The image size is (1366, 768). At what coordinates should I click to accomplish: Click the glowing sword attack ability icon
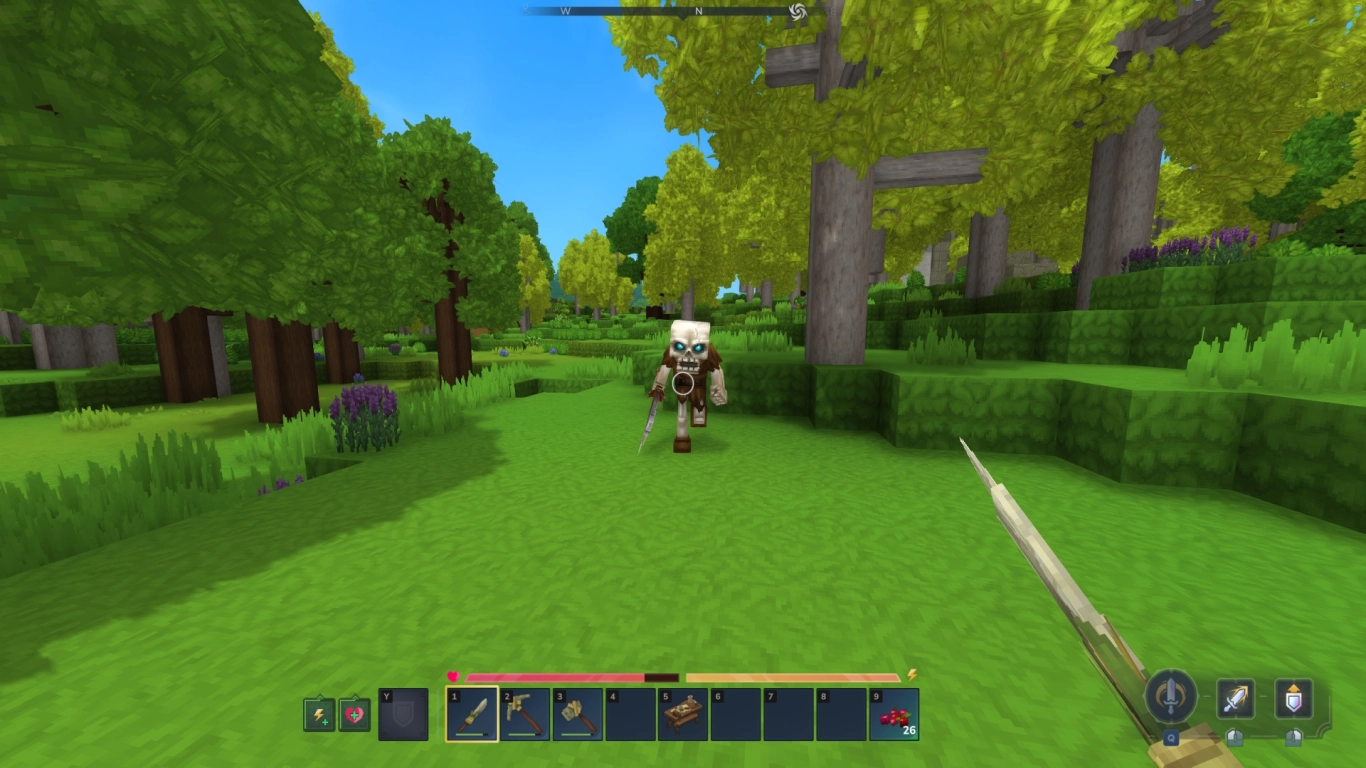(1236, 697)
